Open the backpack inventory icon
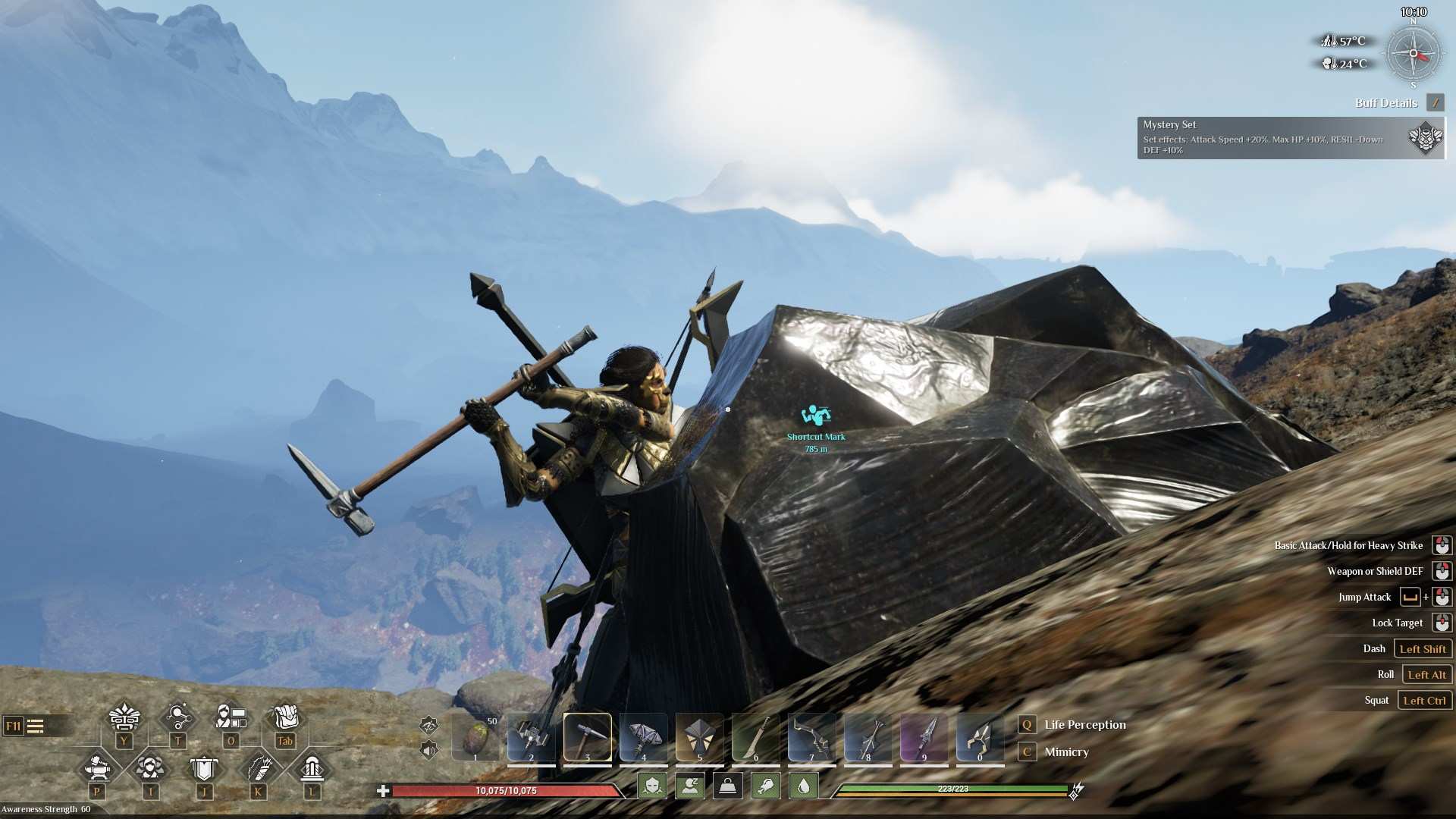The width and height of the screenshot is (1456, 819). [285, 717]
